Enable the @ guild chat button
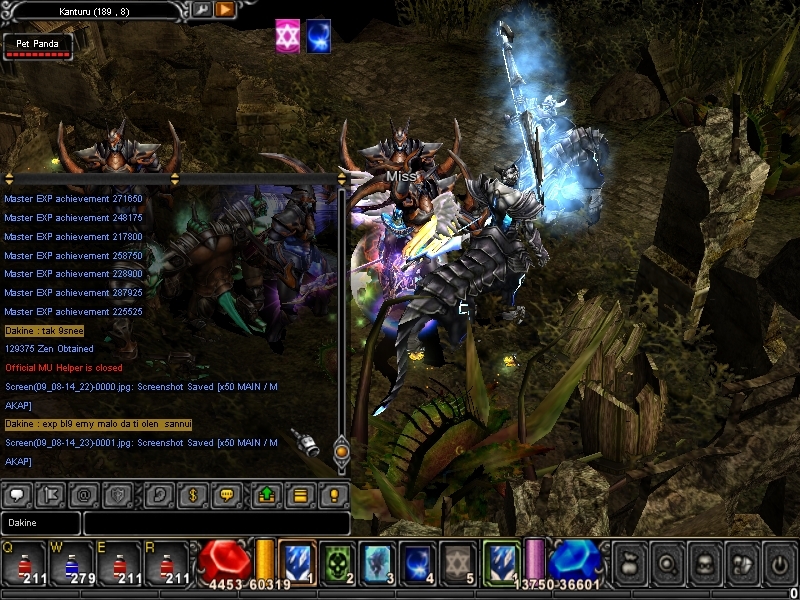This screenshot has width=800, height=600. pos(85,494)
